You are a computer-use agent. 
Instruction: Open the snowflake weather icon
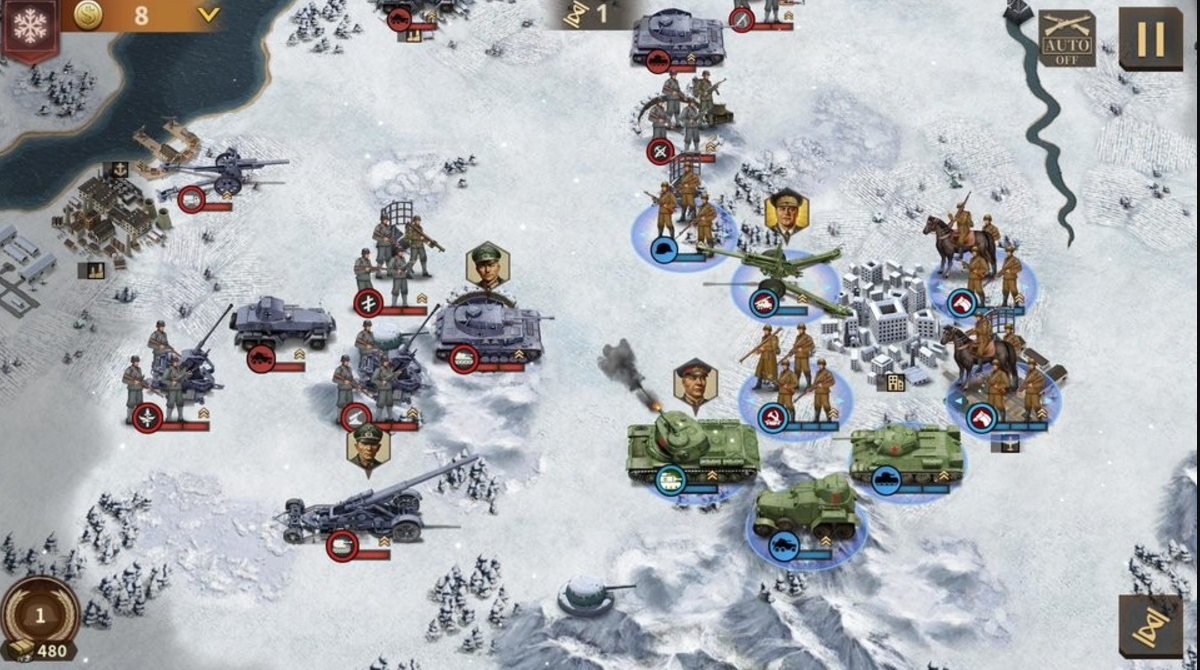(x=30, y=27)
